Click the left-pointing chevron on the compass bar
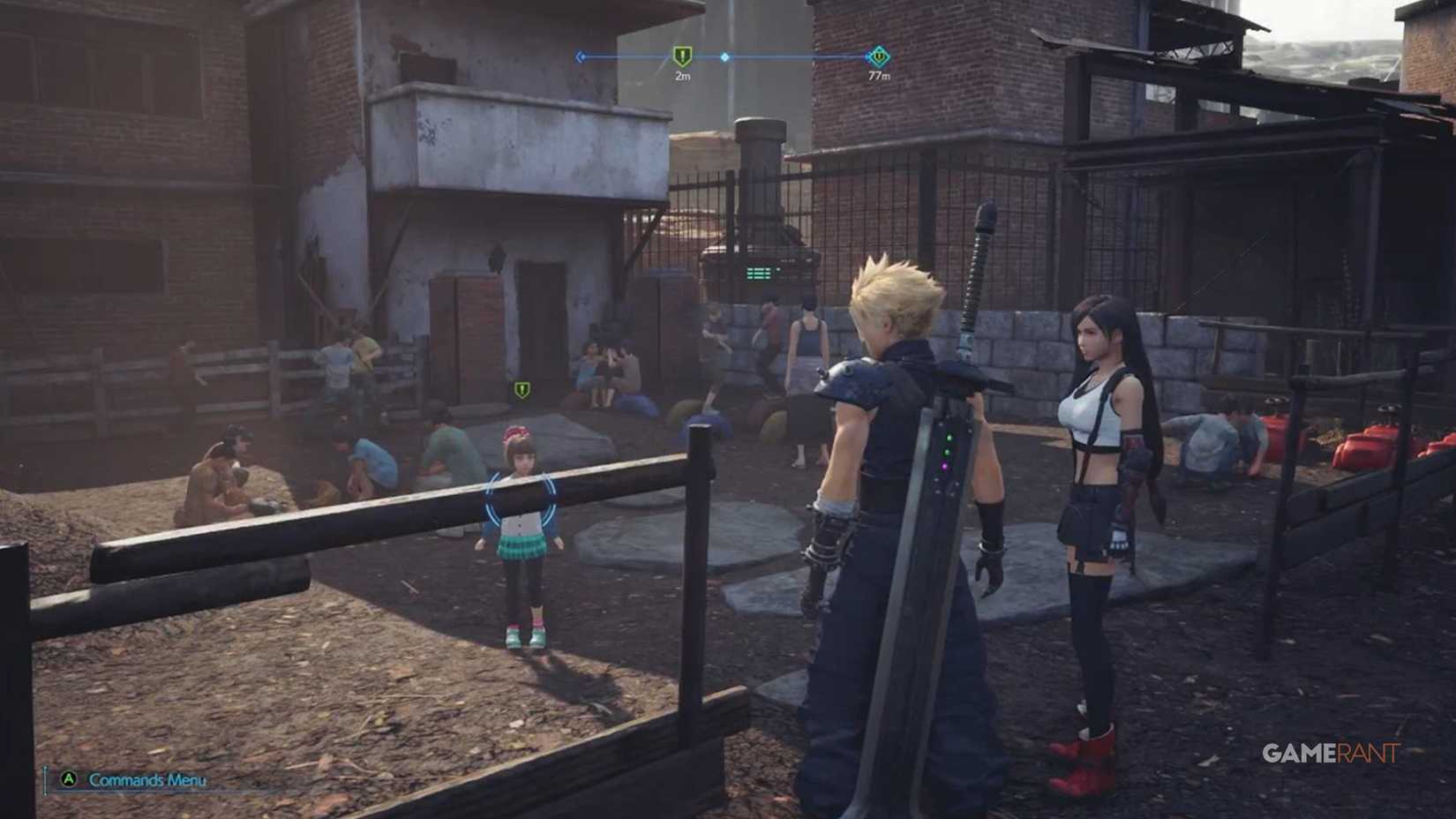Image resolution: width=1456 pixels, height=819 pixels. pyautogui.click(x=579, y=55)
